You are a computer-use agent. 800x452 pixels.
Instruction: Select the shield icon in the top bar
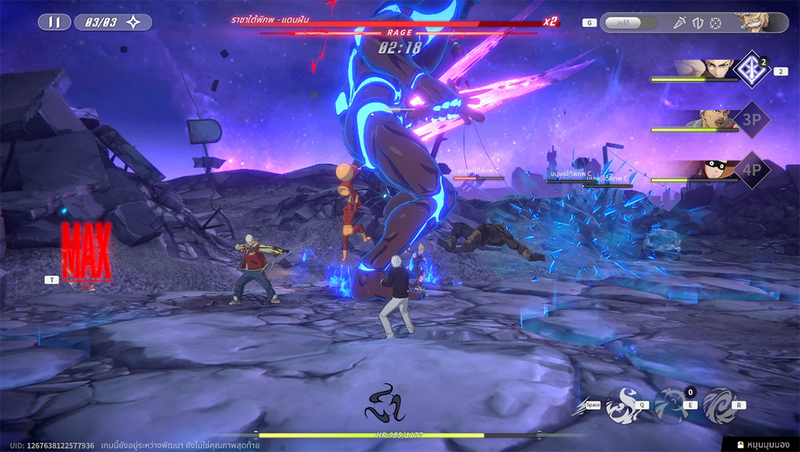point(697,22)
